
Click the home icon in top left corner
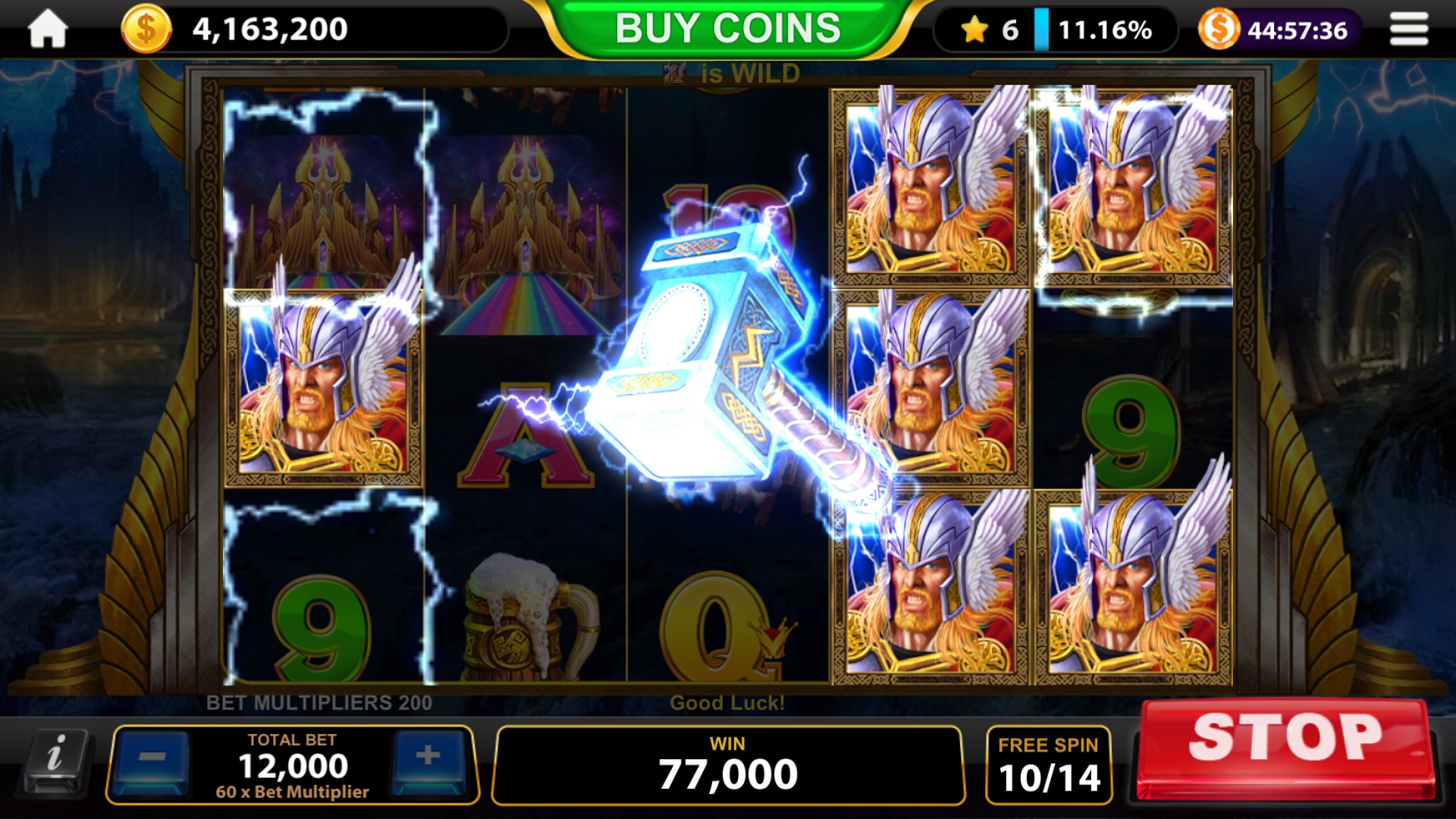47,28
